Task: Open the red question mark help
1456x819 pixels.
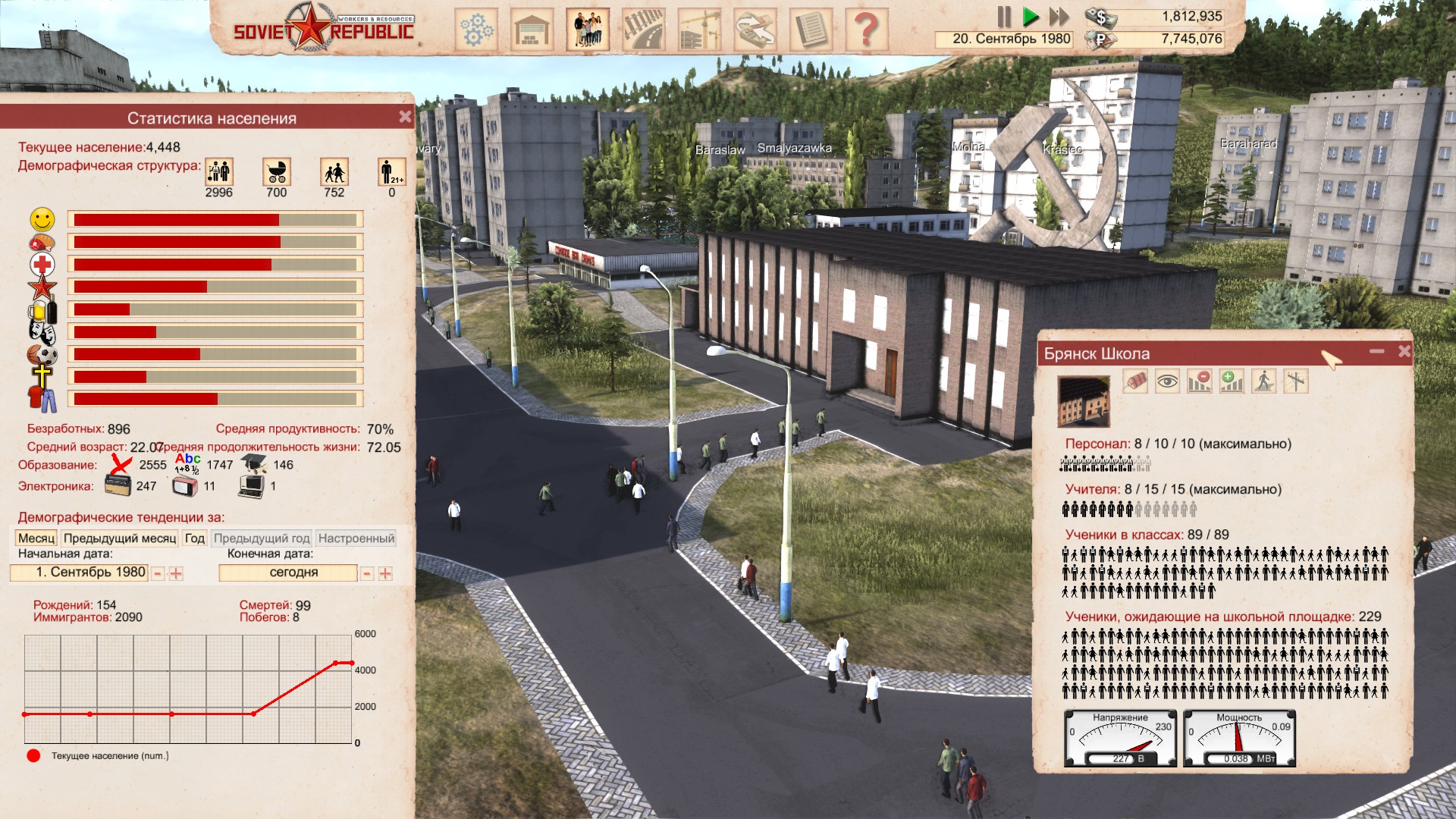Action: (x=866, y=30)
